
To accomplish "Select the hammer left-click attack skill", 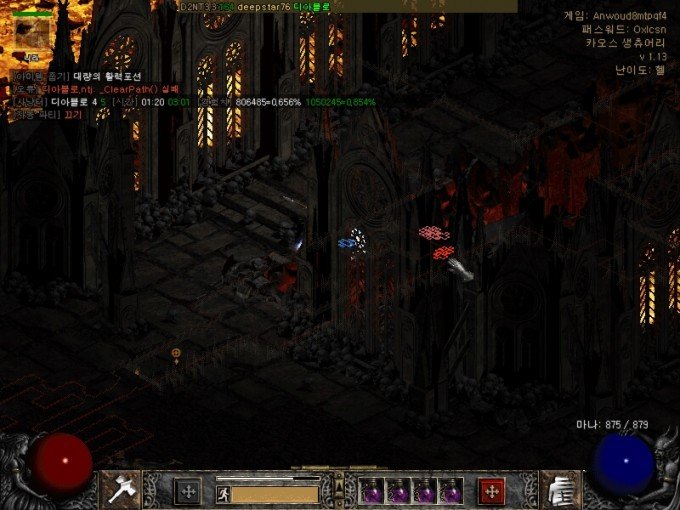I will click(x=120, y=489).
